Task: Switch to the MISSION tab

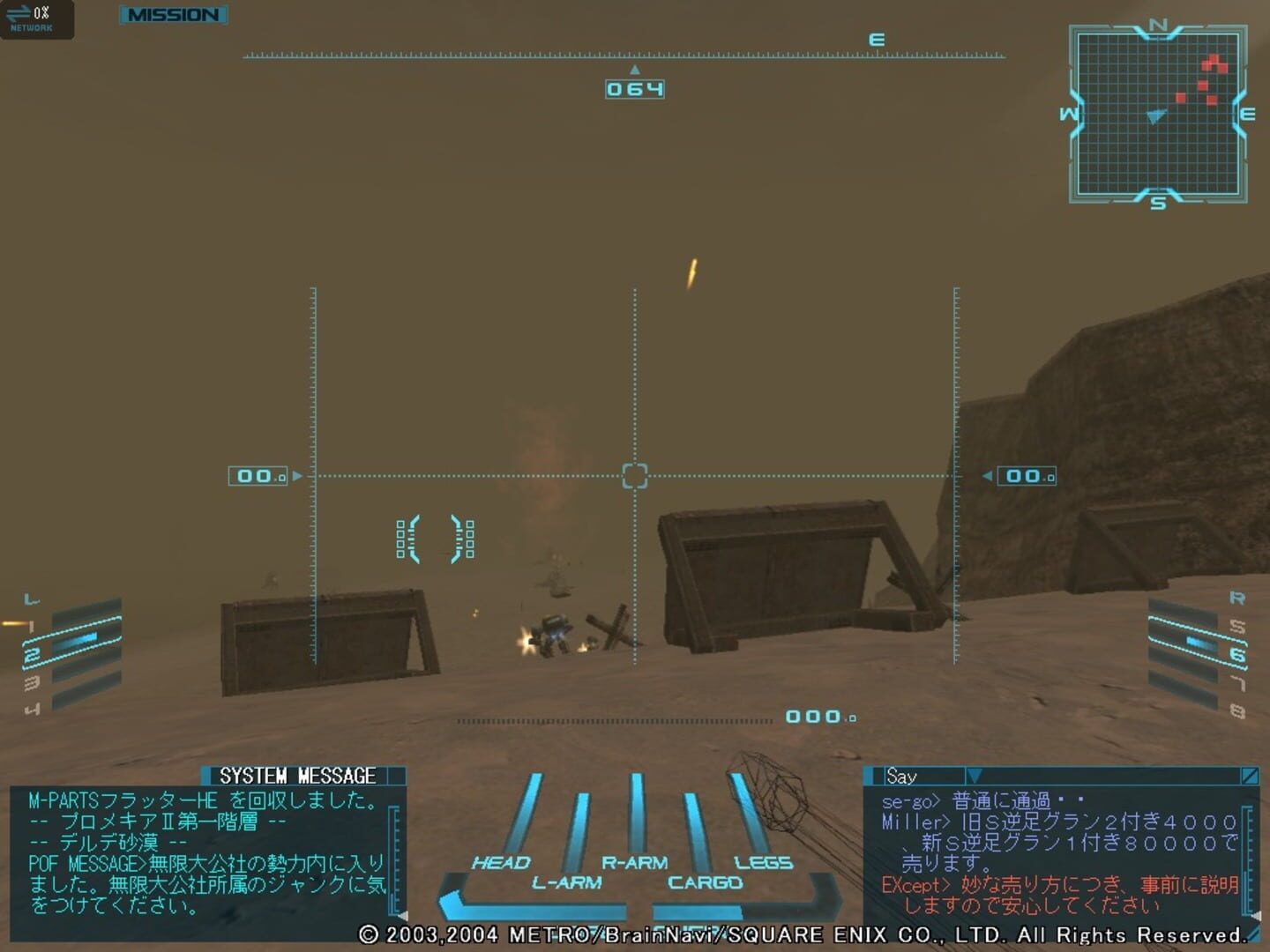Action: click(x=173, y=15)
